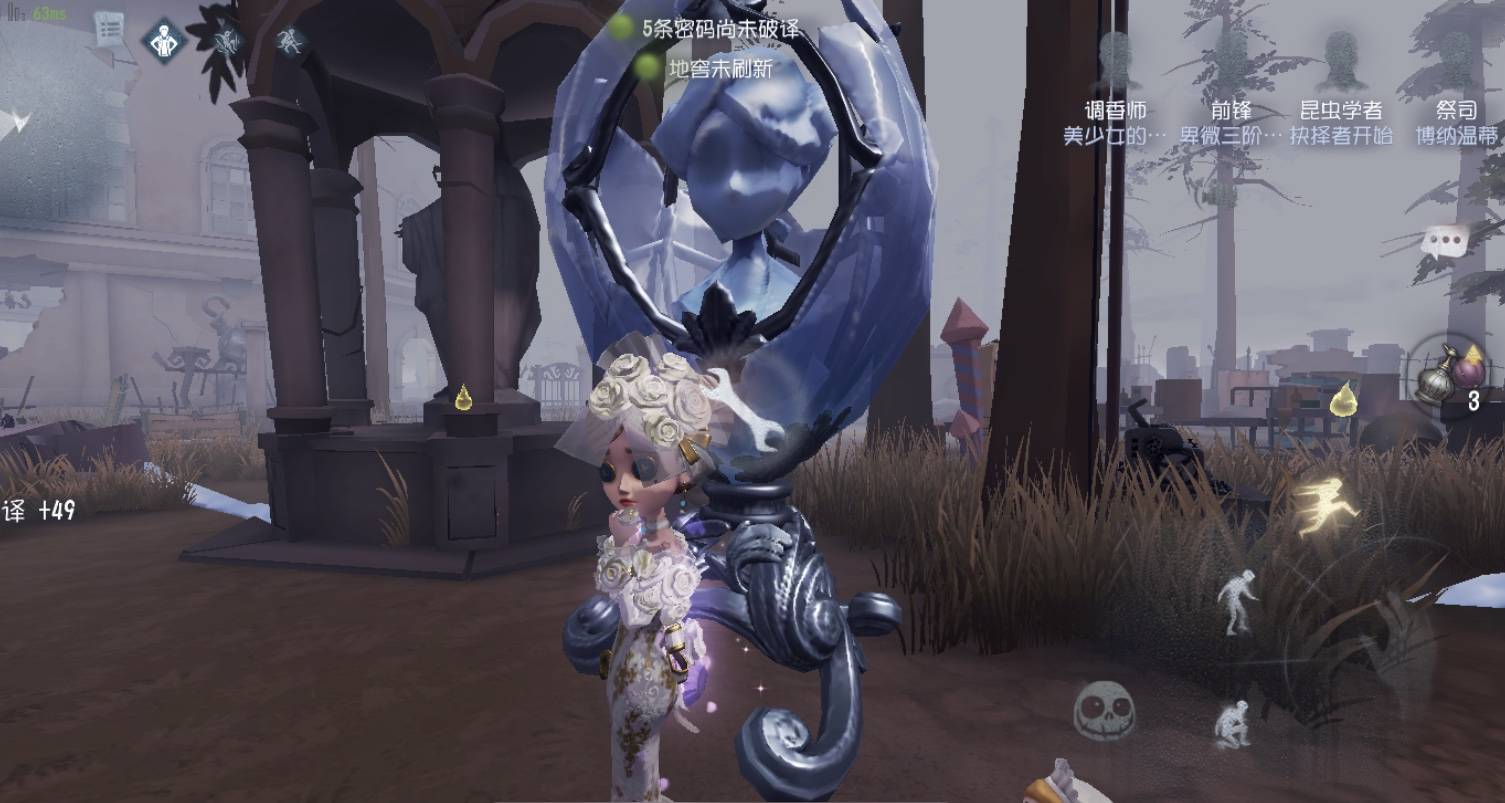
Task: Select the walking stance icon
Action: click(1236, 600)
